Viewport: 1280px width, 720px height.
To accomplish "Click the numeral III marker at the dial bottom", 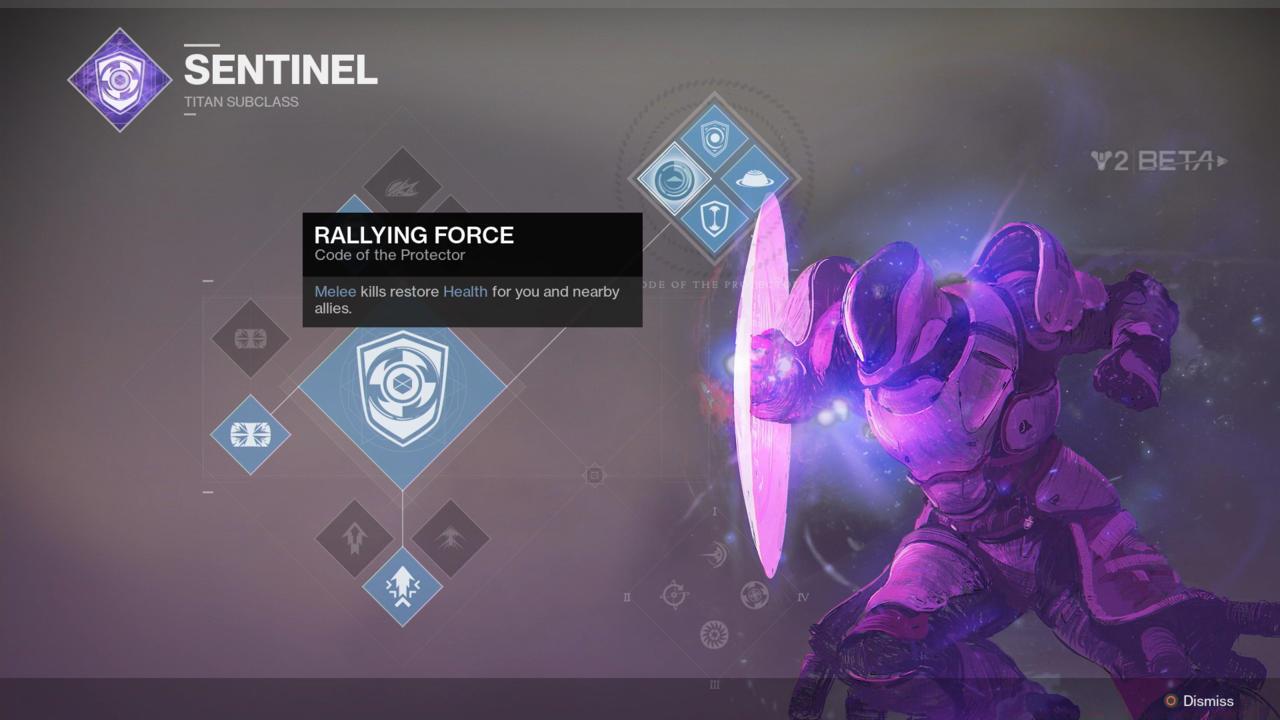I will tap(715, 685).
